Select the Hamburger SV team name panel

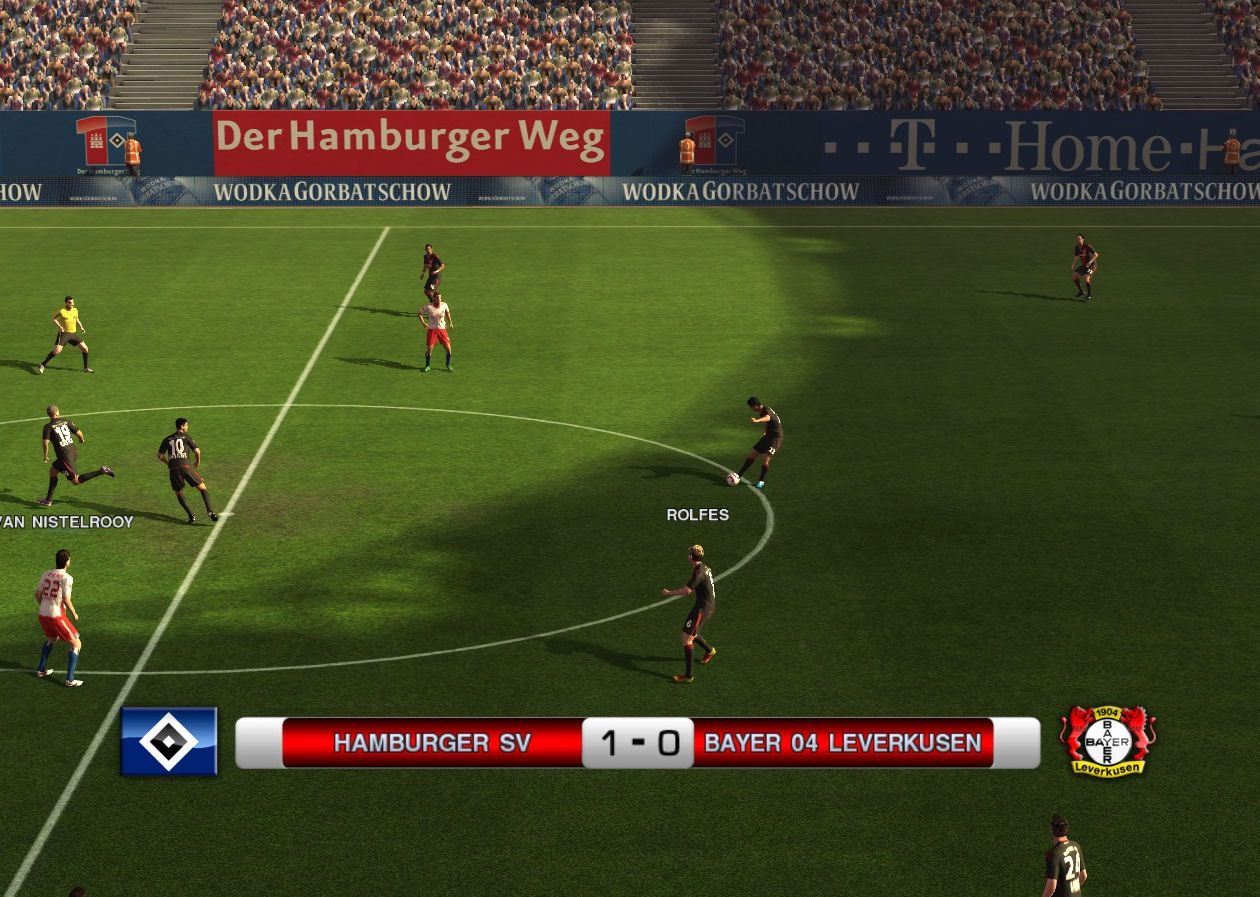pos(432,743)
